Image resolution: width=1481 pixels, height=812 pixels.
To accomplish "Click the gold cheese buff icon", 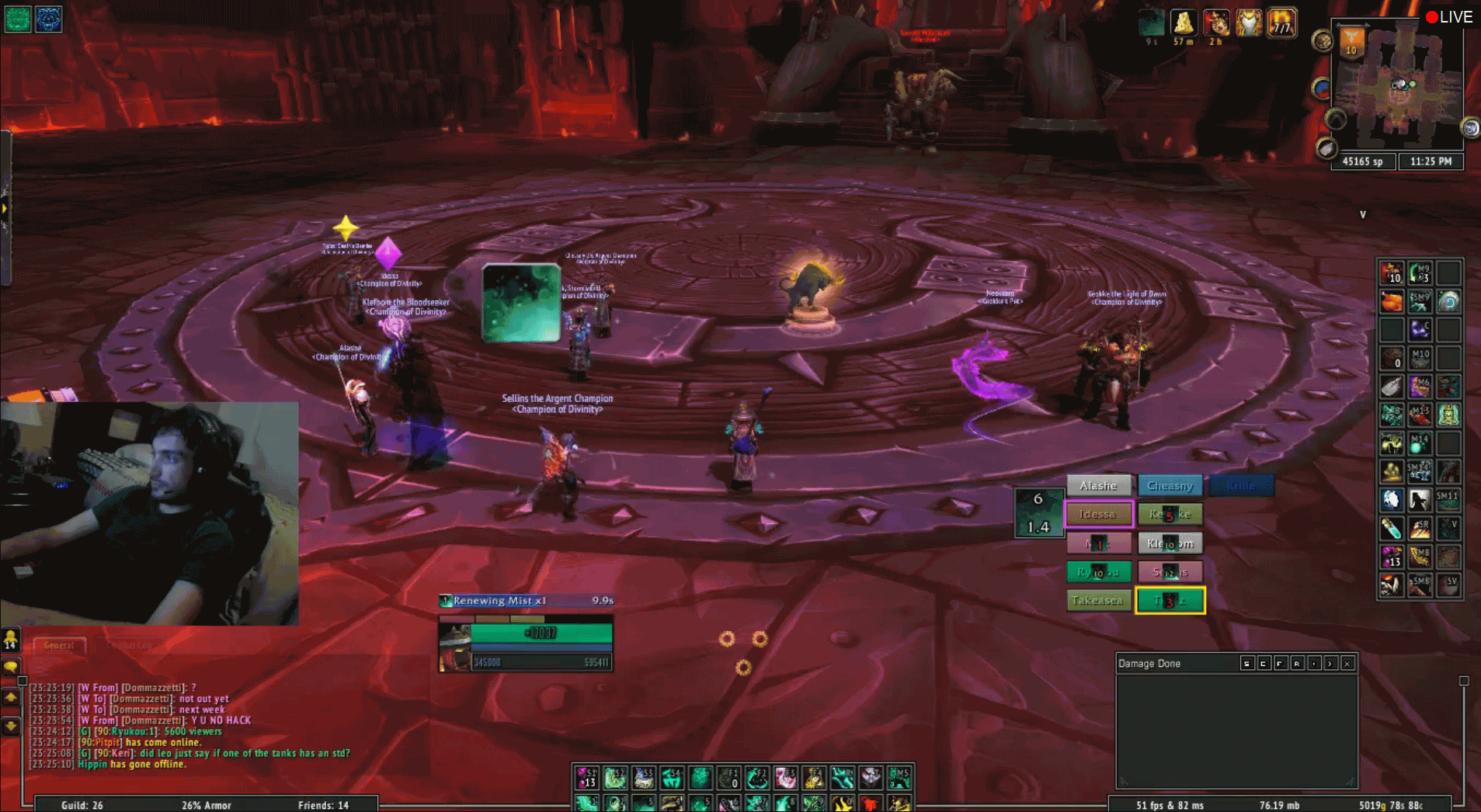I will [1183, 23].
